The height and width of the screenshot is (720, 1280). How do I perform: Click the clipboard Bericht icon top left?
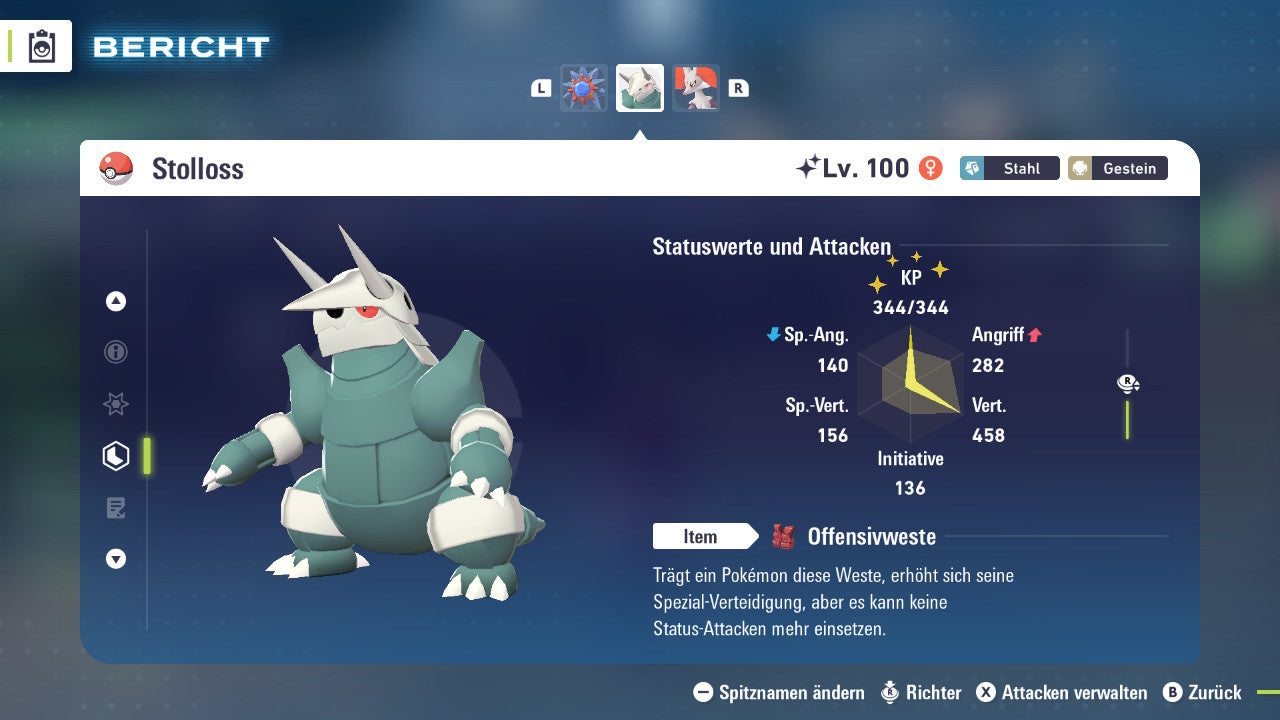pos(40,46)
